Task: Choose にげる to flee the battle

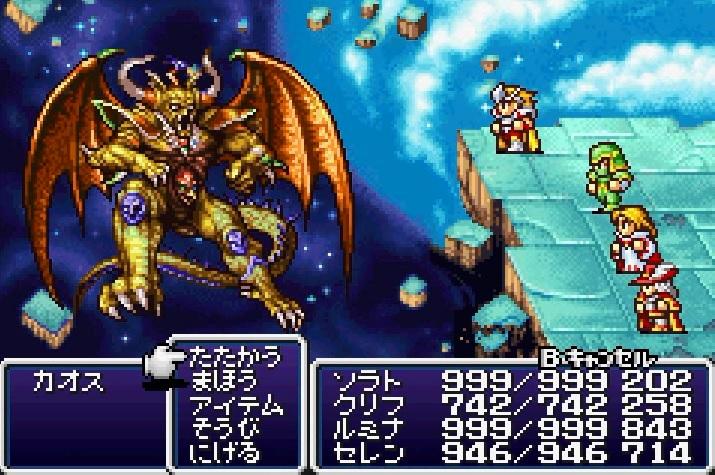Action: [x=226, y=452]
